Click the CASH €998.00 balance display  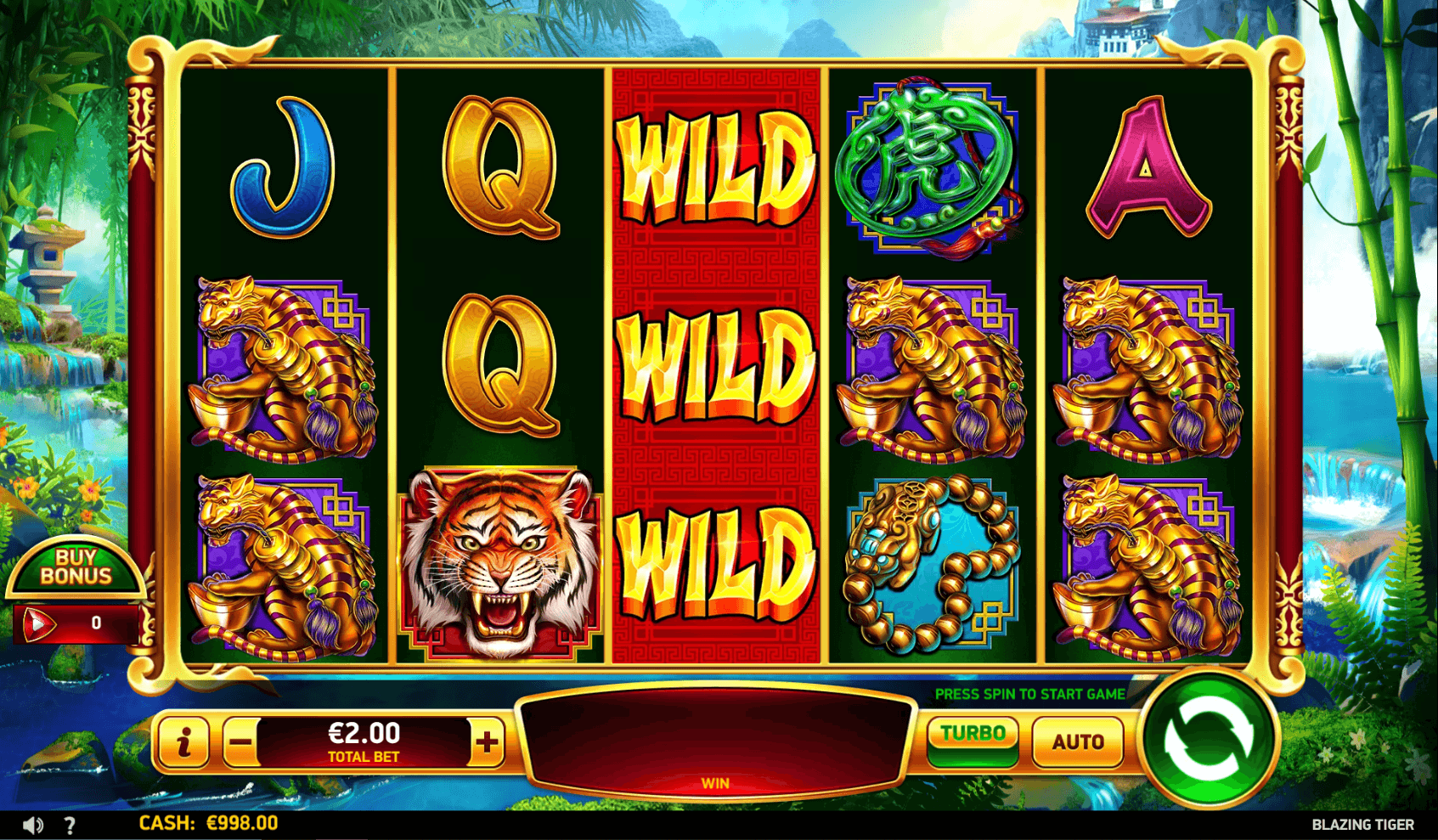207,823
